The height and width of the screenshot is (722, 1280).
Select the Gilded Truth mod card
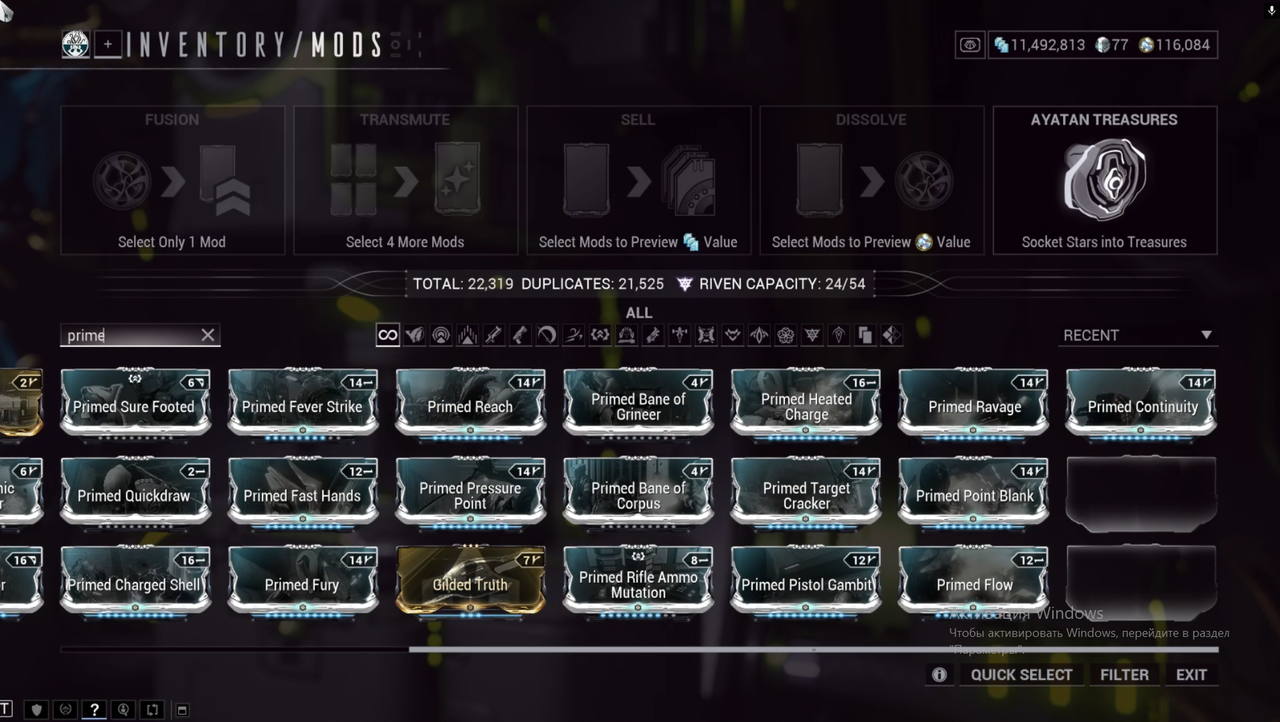470,581
